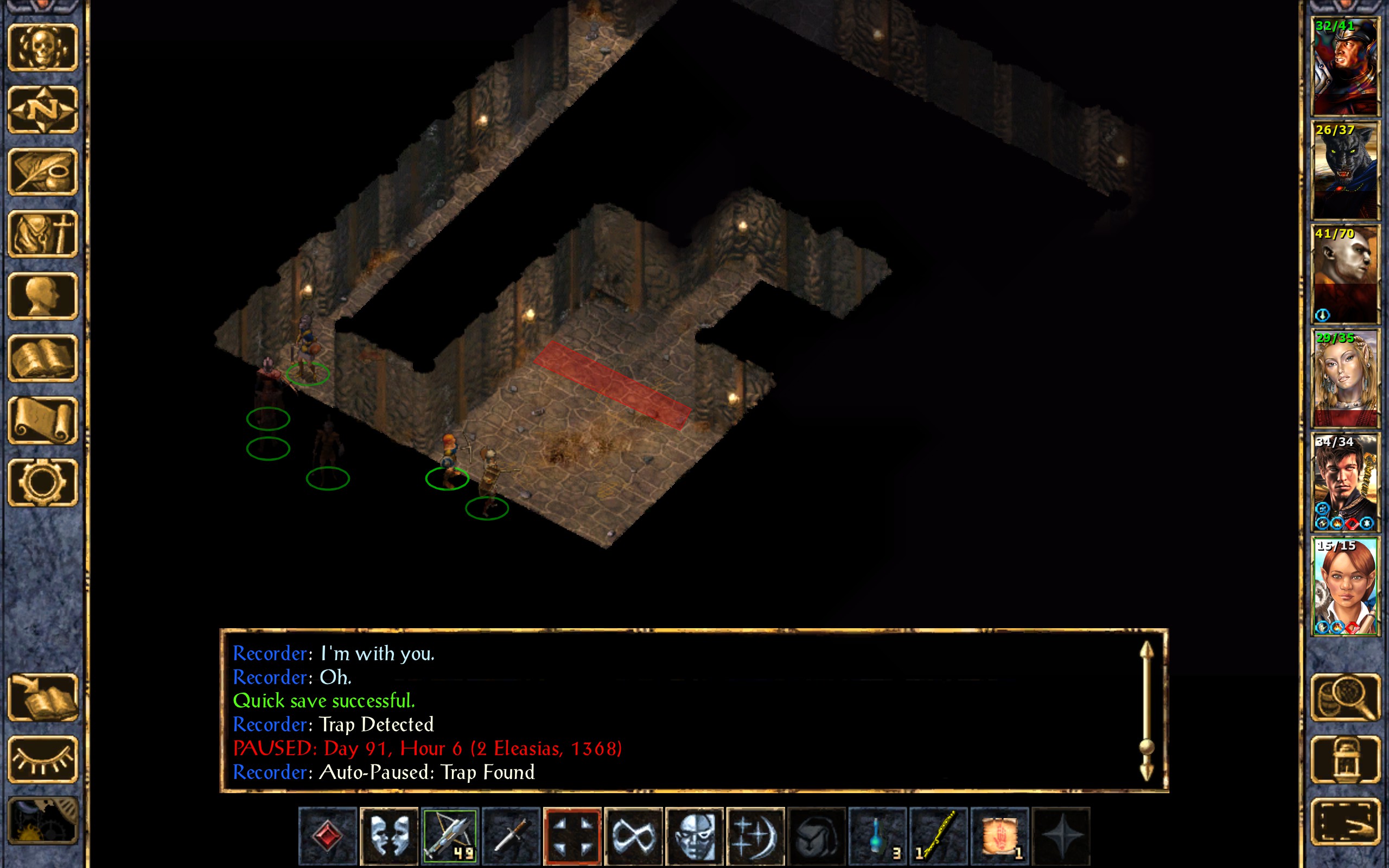The image size is (1389, 868).
Task: Open the mage spellbook button
Action: [x=42, y=358]
